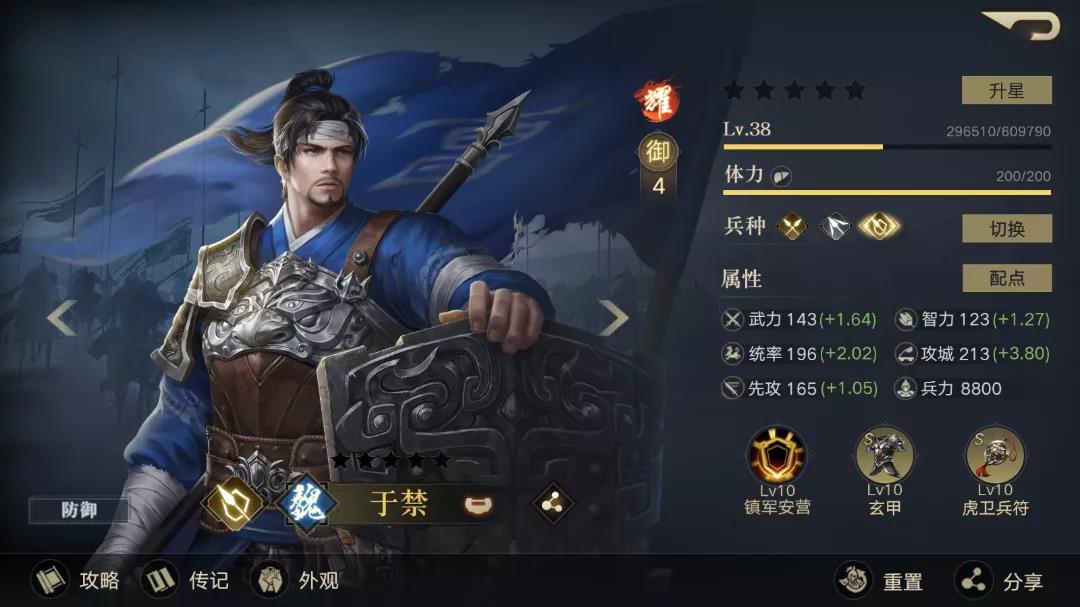Tap the 御 rank badge
The width and height of the screenshot is (1080, 607).
pos(658,152)
